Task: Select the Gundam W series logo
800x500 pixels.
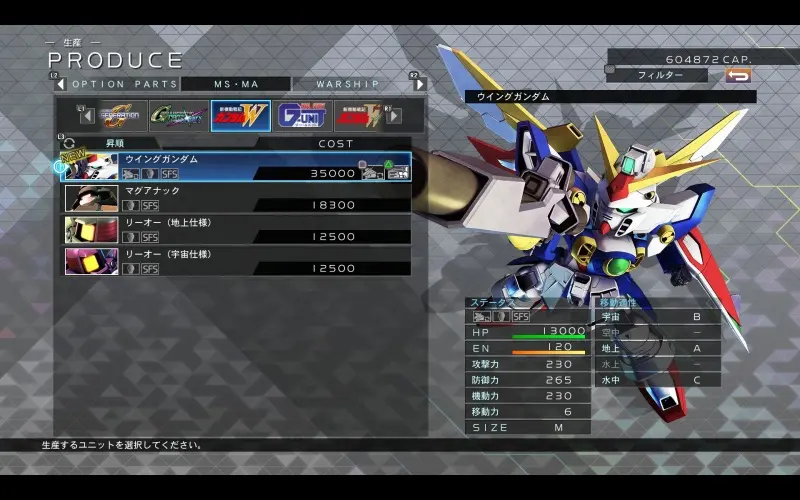Action: [240, 116]
